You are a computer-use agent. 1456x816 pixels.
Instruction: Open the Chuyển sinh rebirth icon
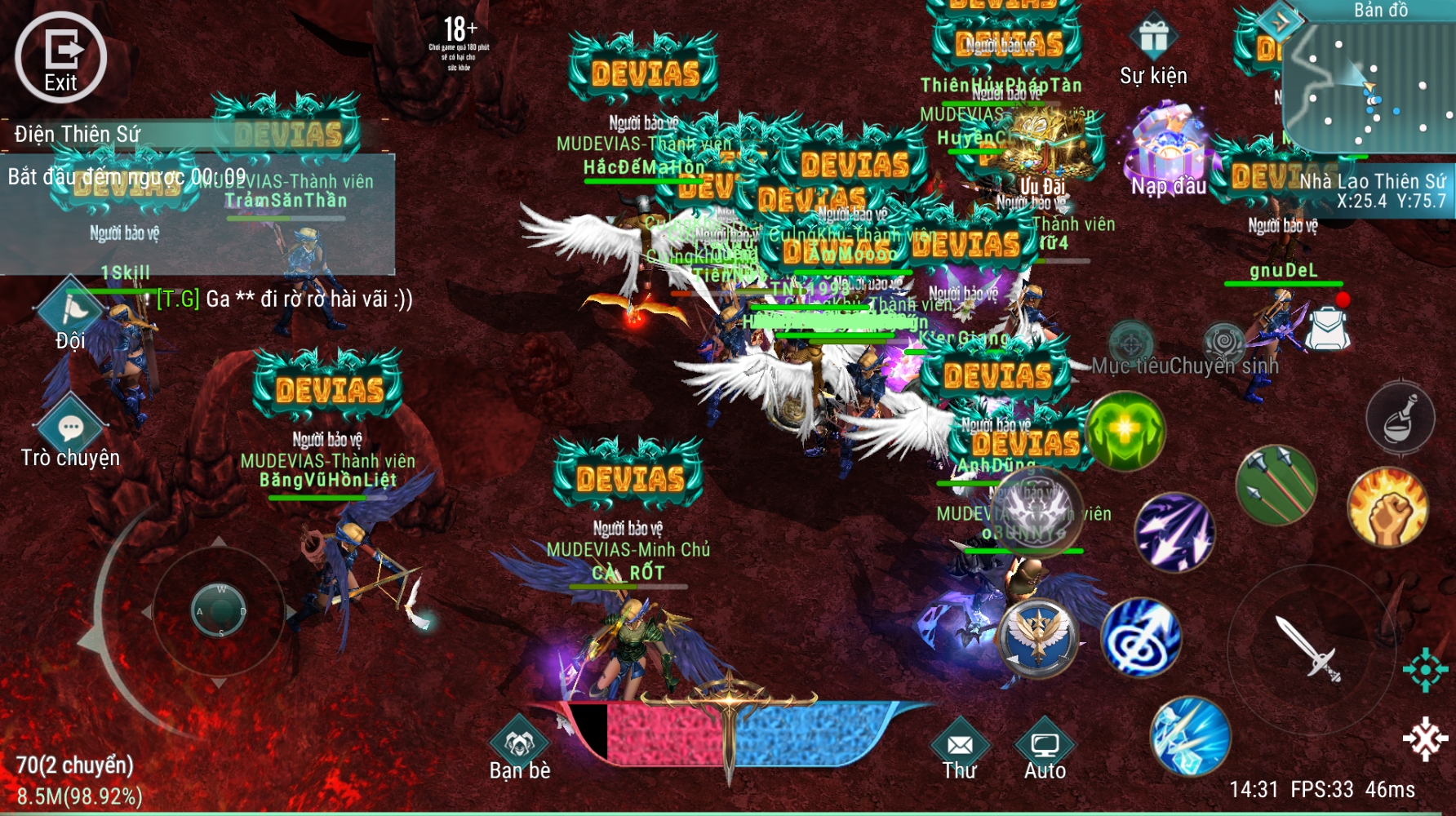point(1224,342)
